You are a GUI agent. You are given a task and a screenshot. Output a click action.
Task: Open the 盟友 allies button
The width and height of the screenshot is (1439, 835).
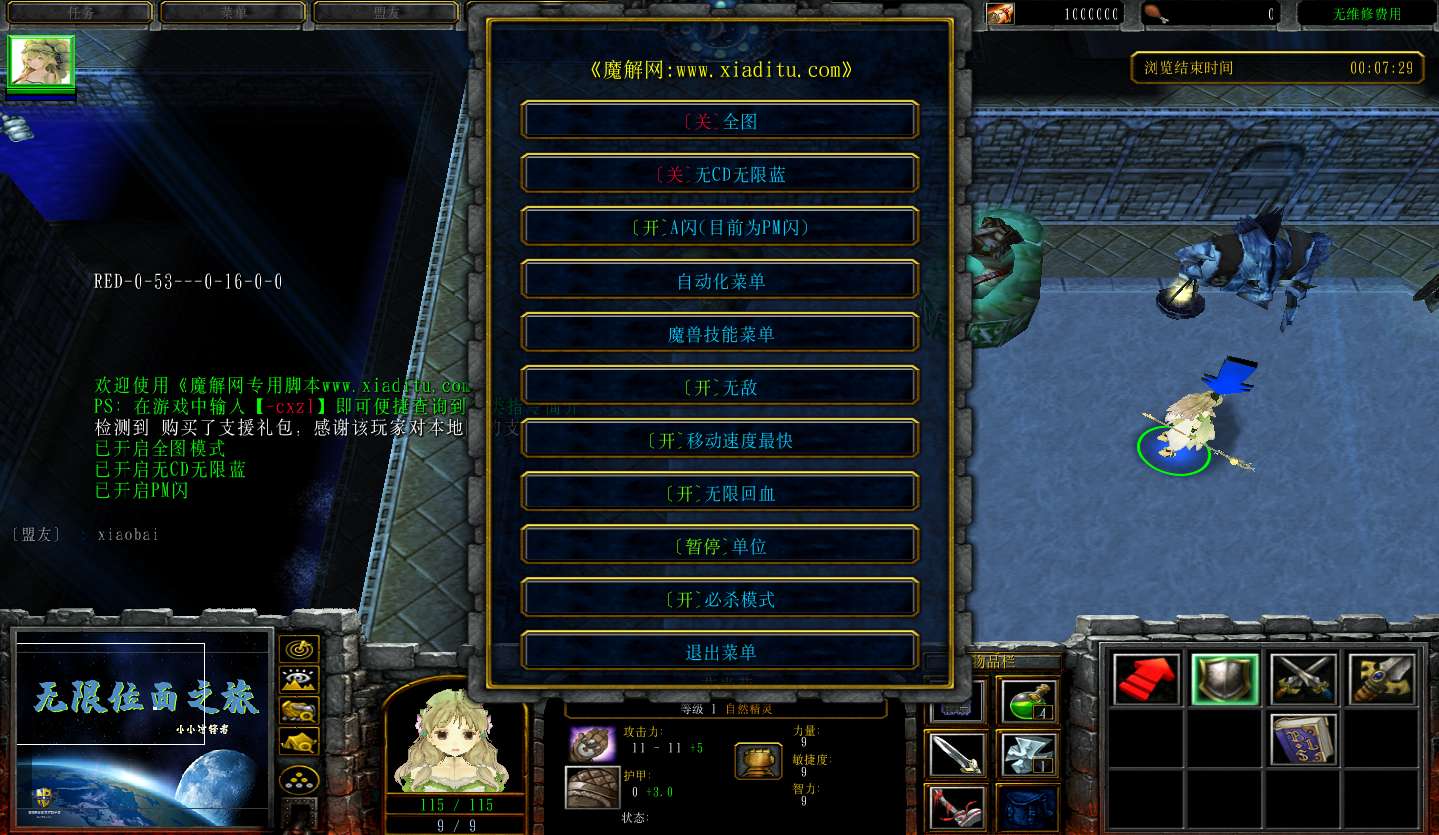(x=387, y=13)
